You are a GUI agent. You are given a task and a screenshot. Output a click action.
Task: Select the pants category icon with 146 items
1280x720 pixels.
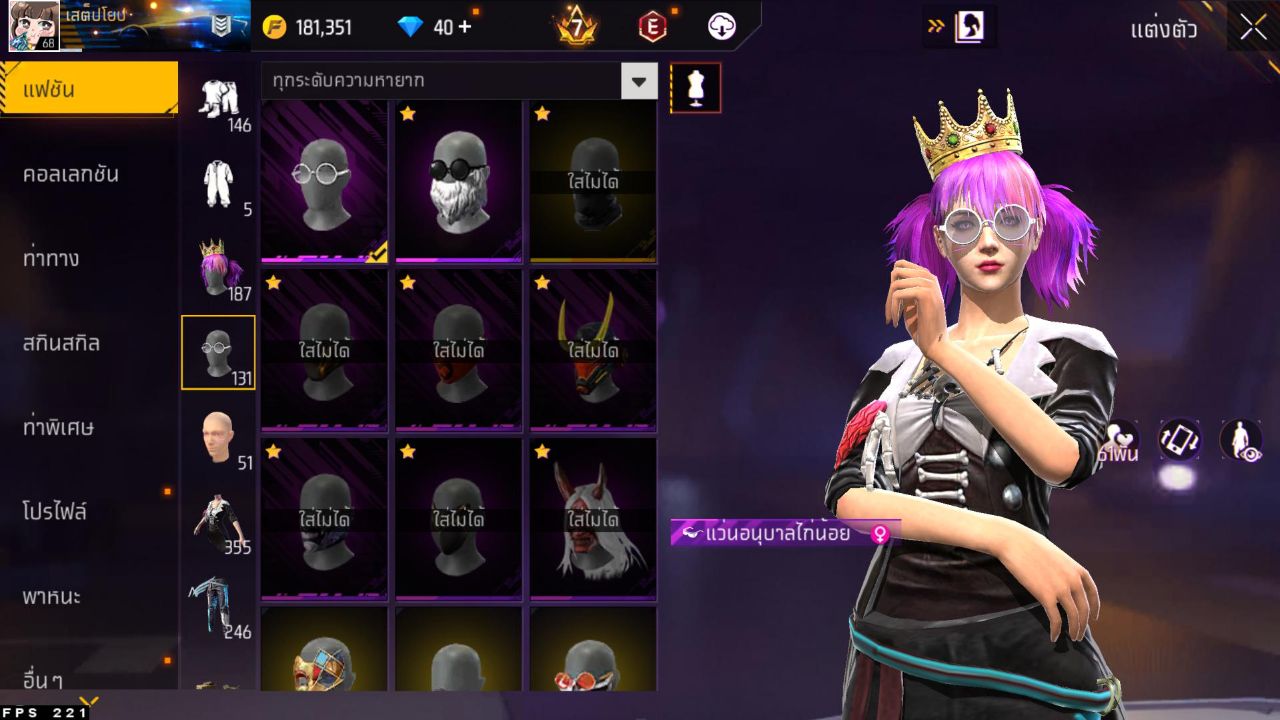click(x=219, y=100)
